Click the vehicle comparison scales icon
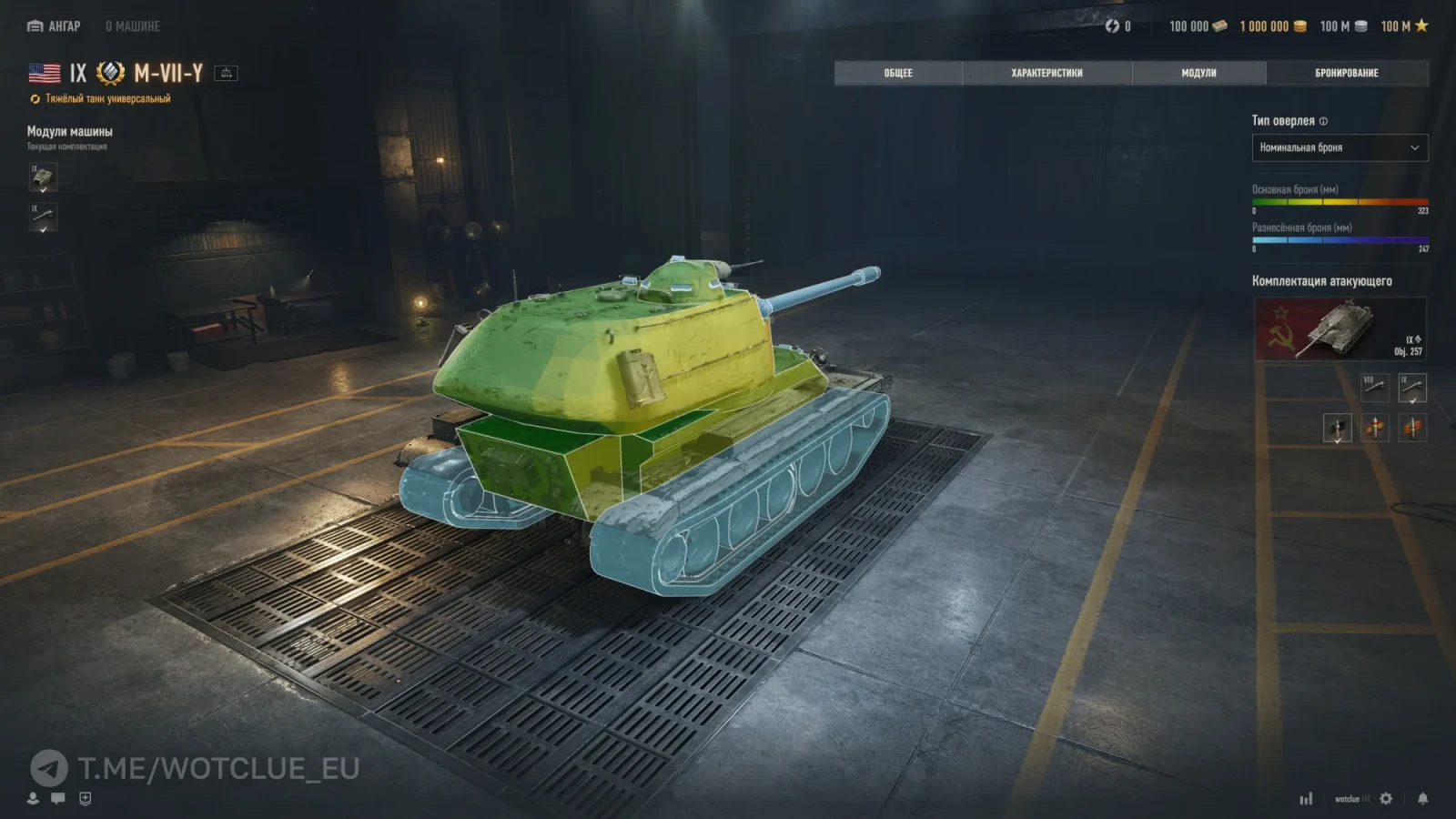 (226, 73)
